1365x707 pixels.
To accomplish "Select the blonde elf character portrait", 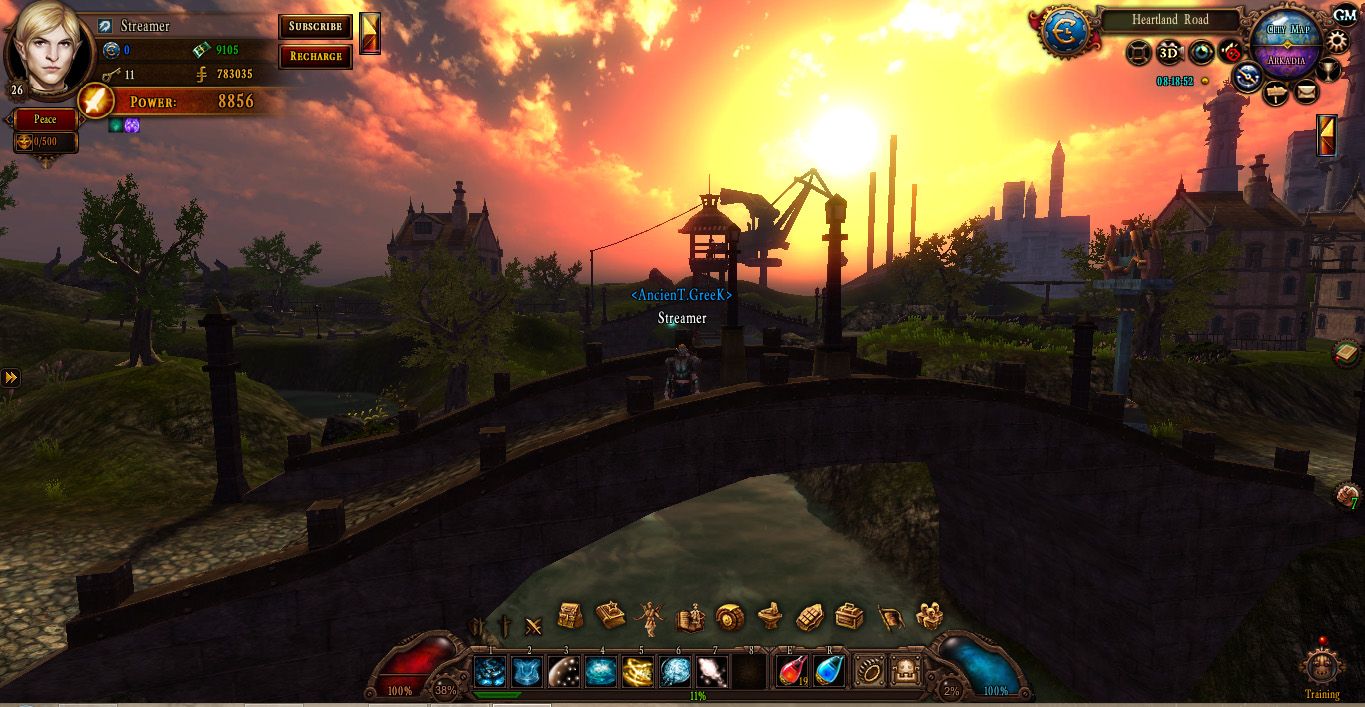I will 47,47.
